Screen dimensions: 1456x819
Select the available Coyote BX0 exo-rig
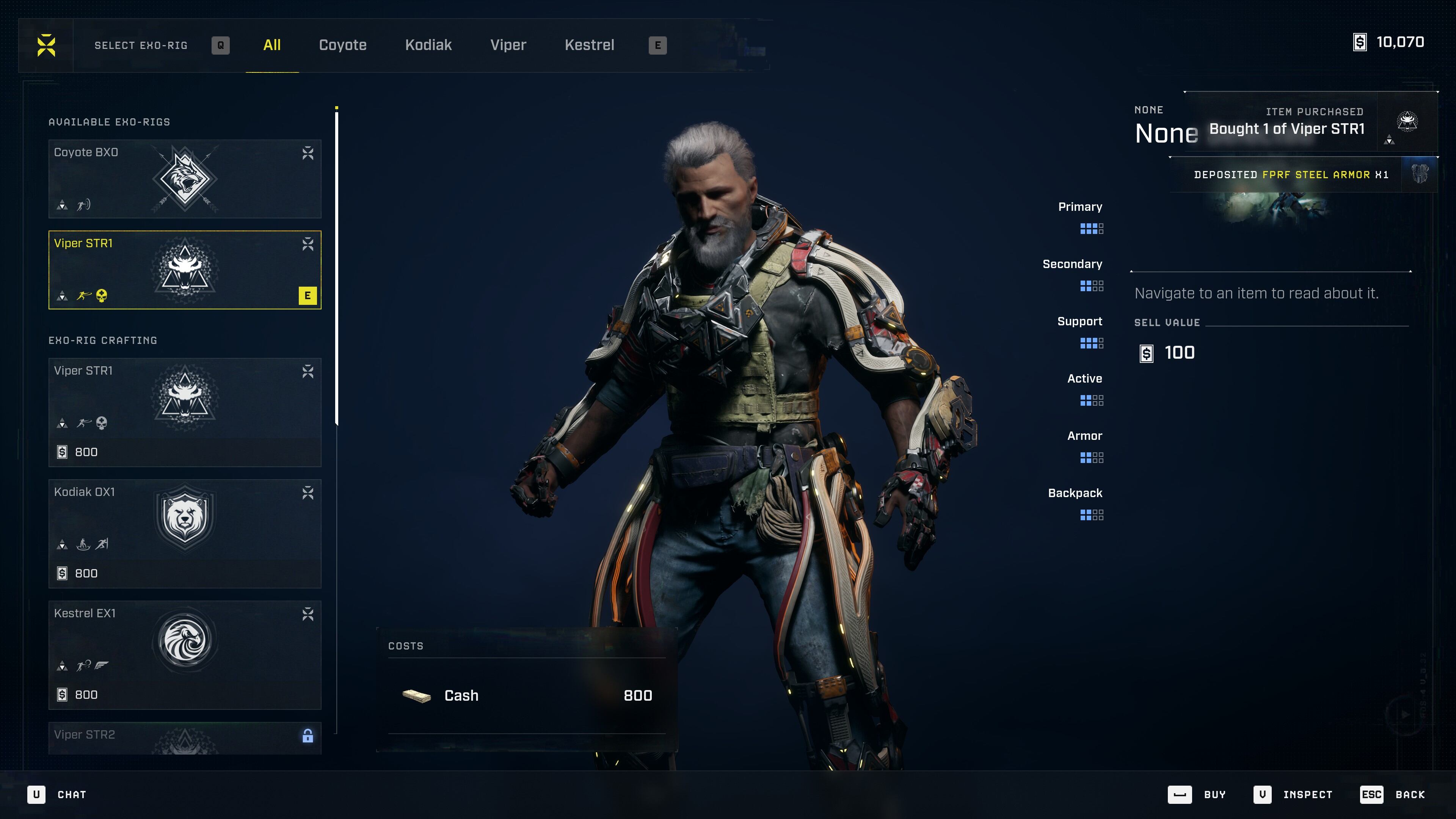[185, 179]
